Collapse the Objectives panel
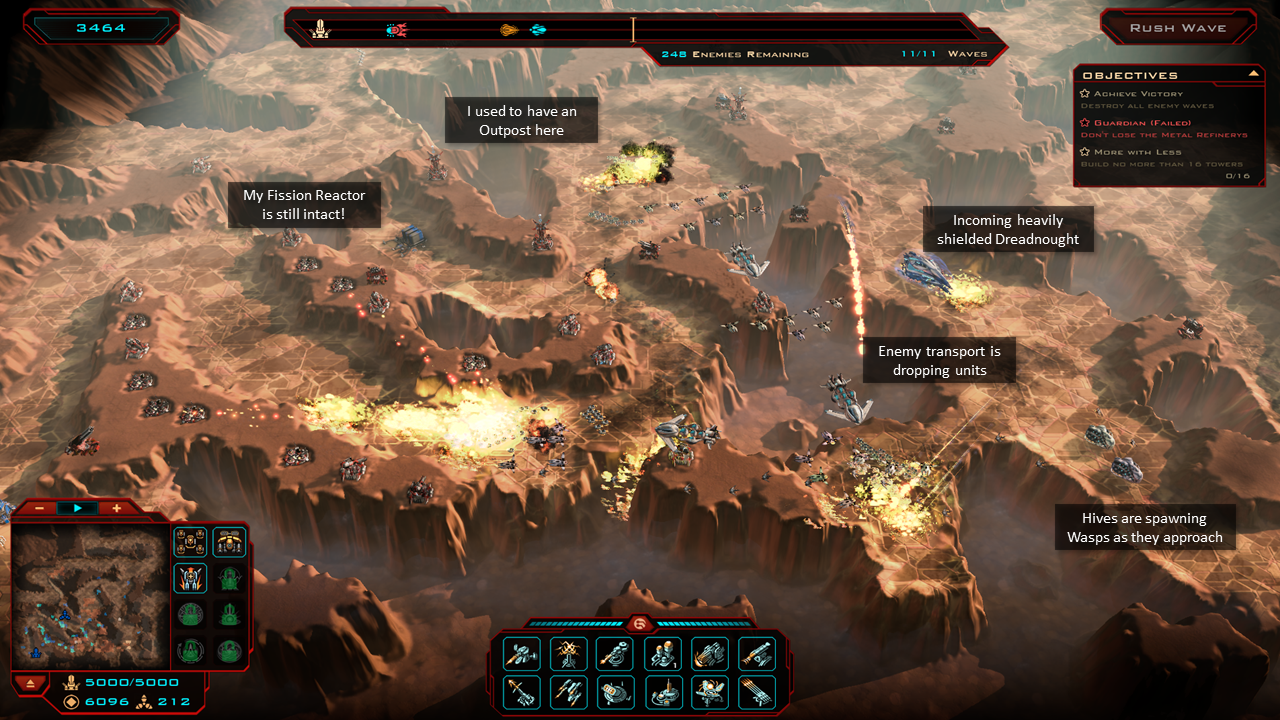Image resolution: width=1280 pixels, height=720 pixels. (1253, 73)
